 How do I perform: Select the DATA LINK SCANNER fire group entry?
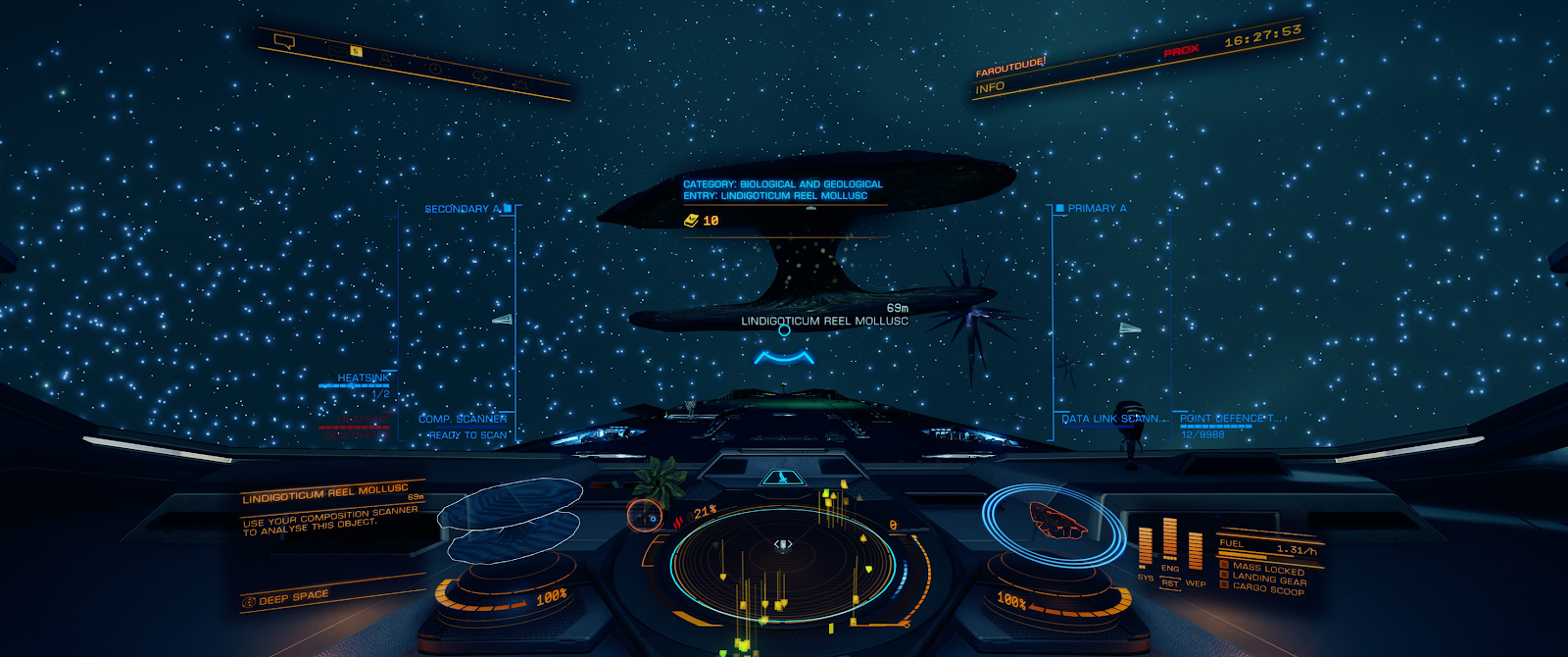1114,419
